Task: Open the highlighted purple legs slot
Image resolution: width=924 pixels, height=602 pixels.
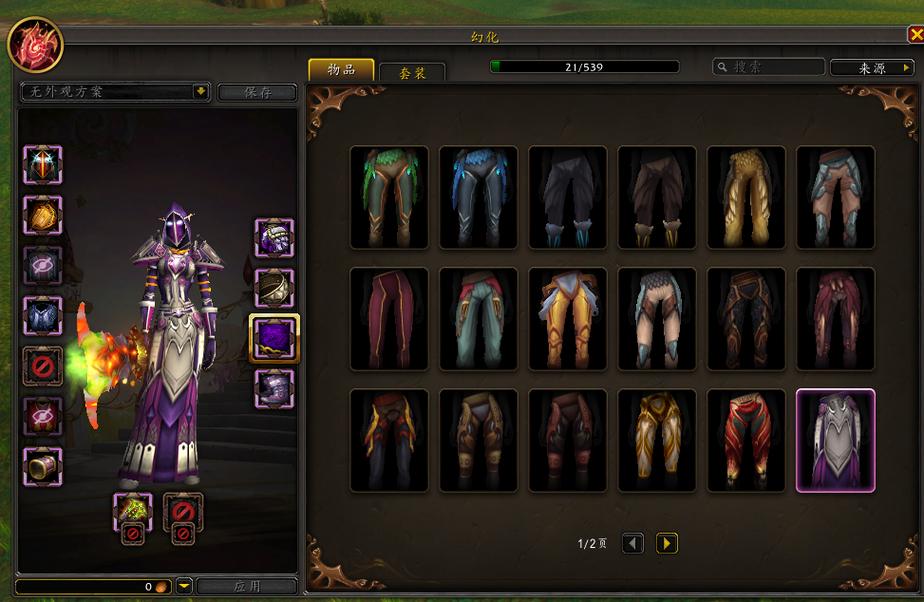Action: click(x=273, y=337)
